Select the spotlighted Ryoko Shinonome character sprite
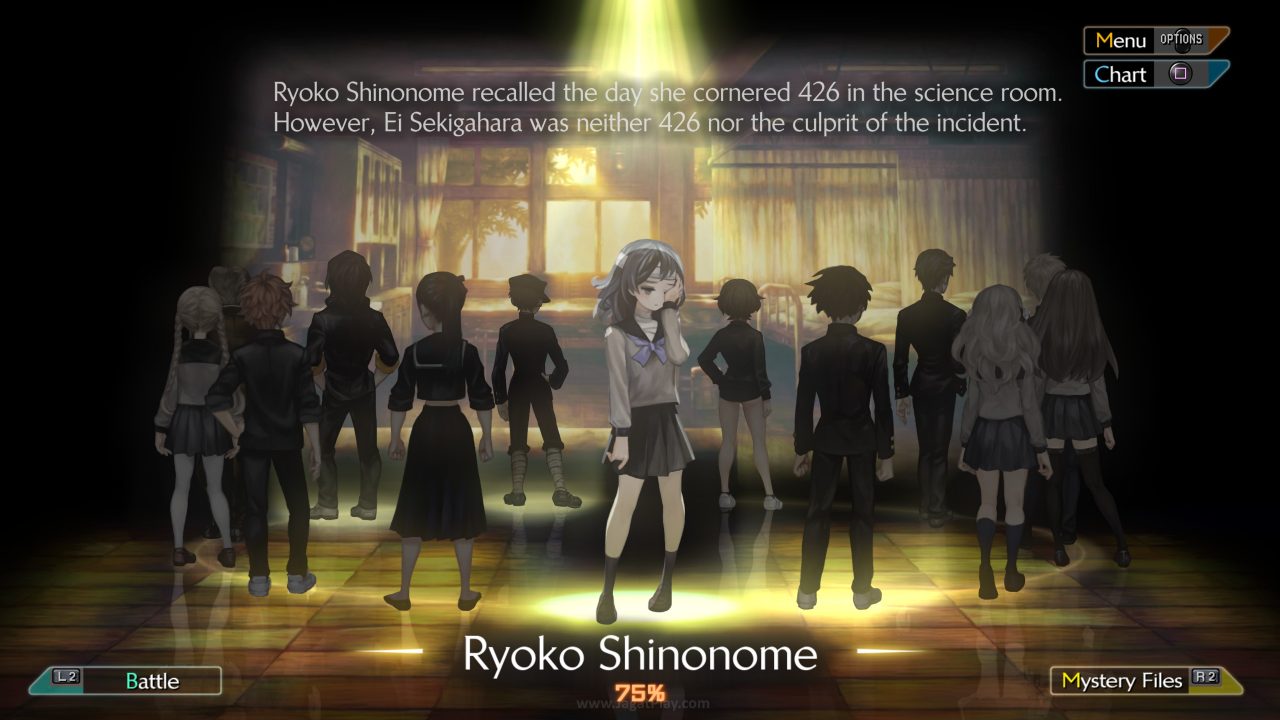 coord(640,420)
